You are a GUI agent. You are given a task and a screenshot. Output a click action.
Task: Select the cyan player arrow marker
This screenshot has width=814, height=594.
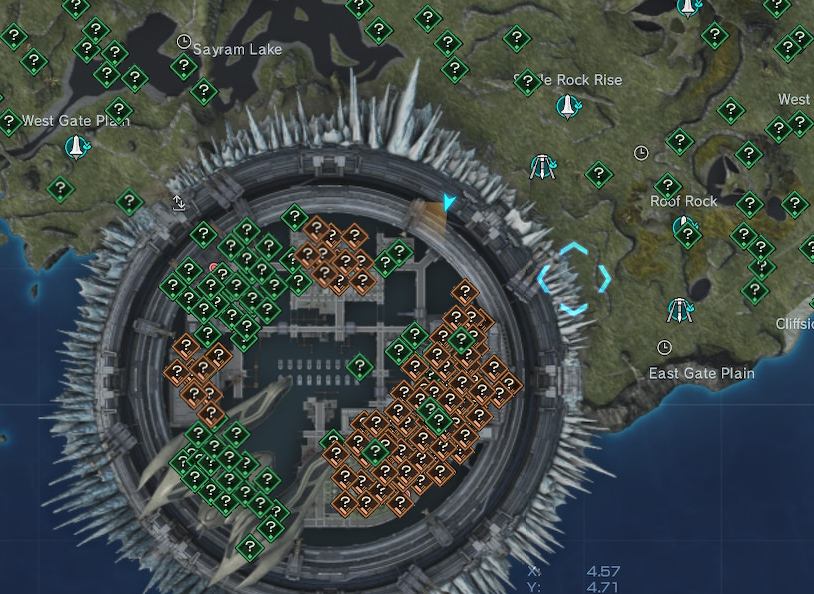tap(449, 203)
